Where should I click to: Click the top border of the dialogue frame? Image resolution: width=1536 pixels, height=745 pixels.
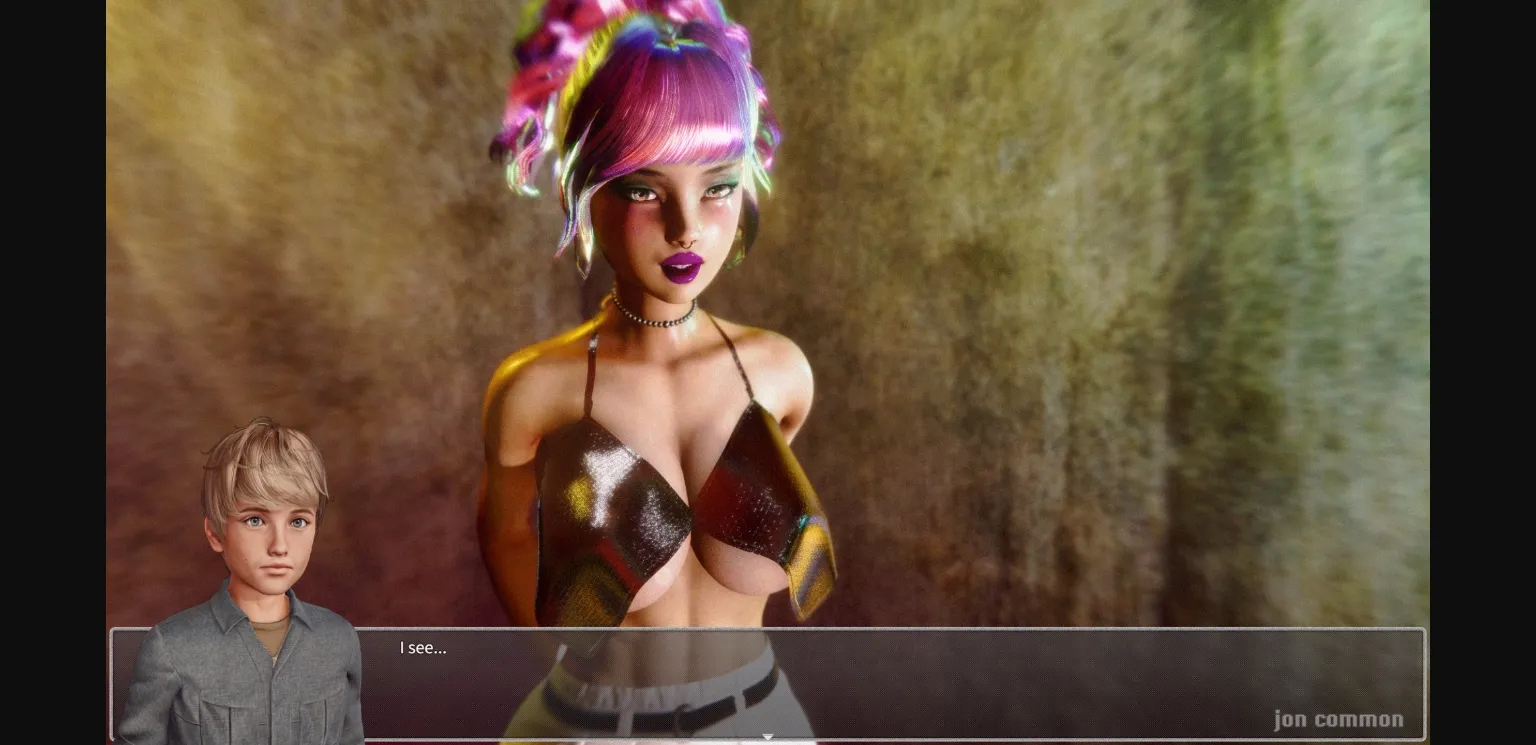tap(768, 628)
